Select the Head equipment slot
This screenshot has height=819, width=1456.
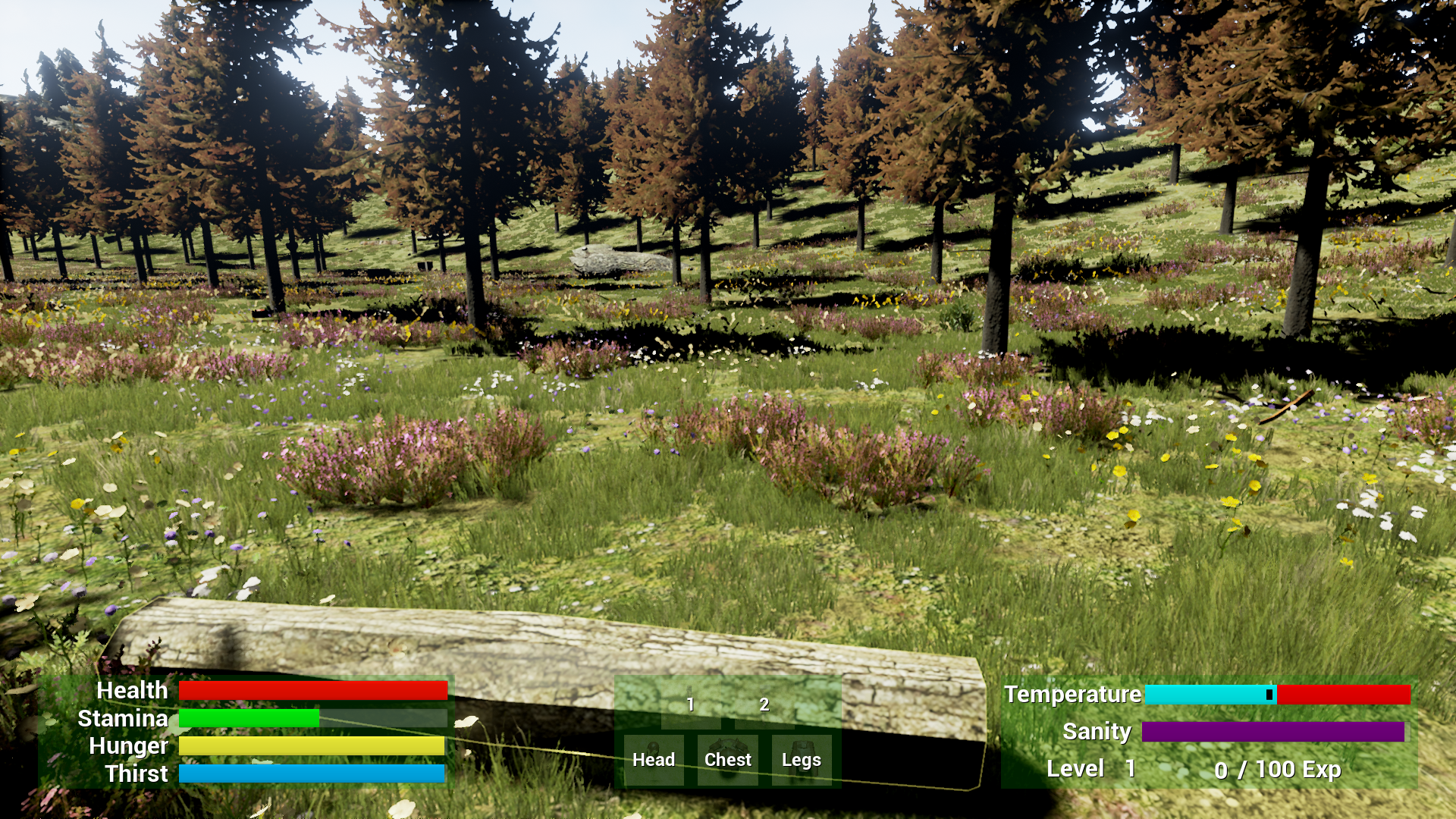click(654, 759)
